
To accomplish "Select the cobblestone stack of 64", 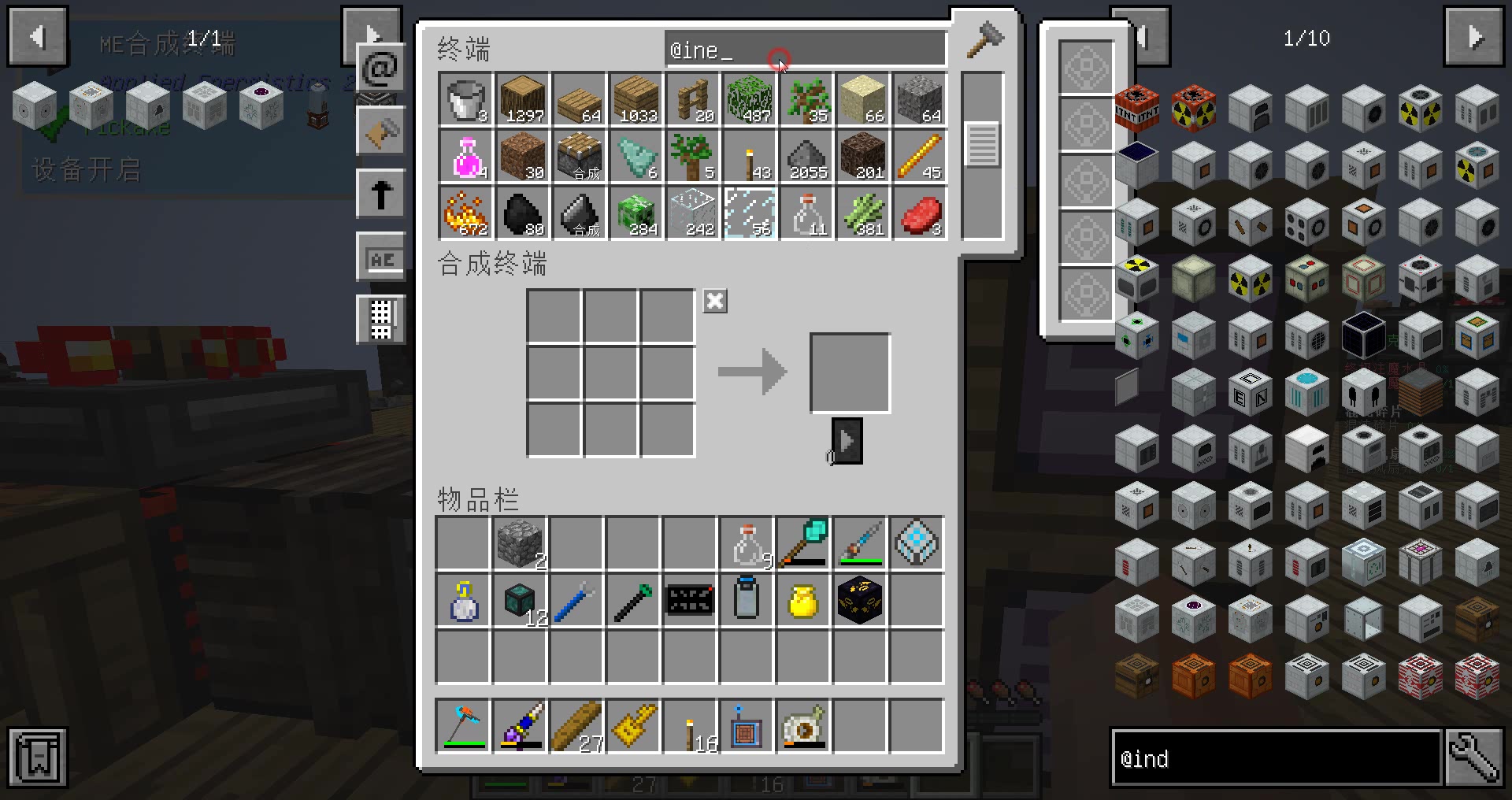I will click(920, 100).
